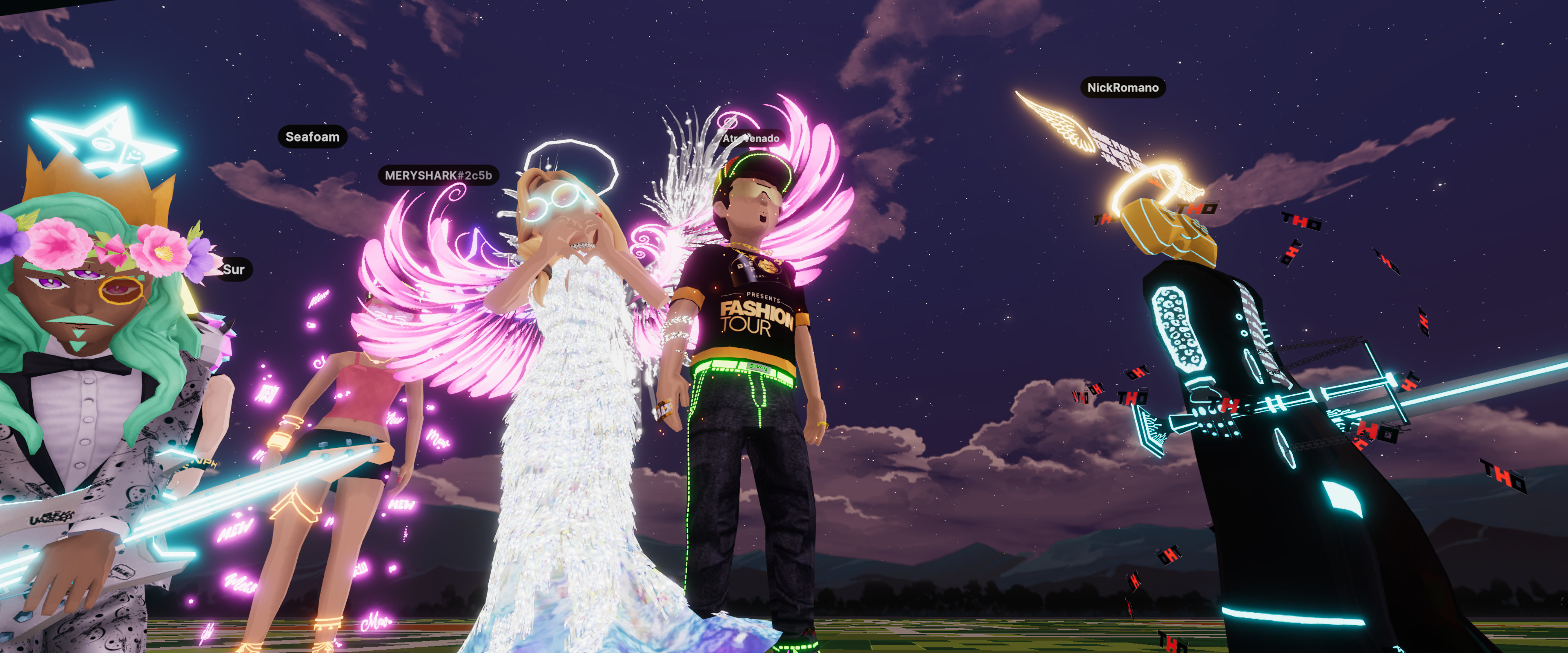Open NickRomano's player name tag
The image size is (1568, 653).
coord(1123,88)
